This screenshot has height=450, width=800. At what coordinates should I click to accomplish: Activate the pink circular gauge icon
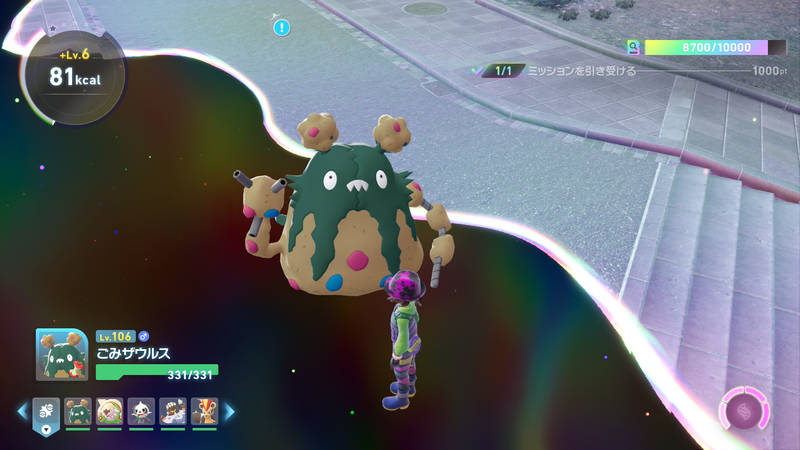coord(744,411)
